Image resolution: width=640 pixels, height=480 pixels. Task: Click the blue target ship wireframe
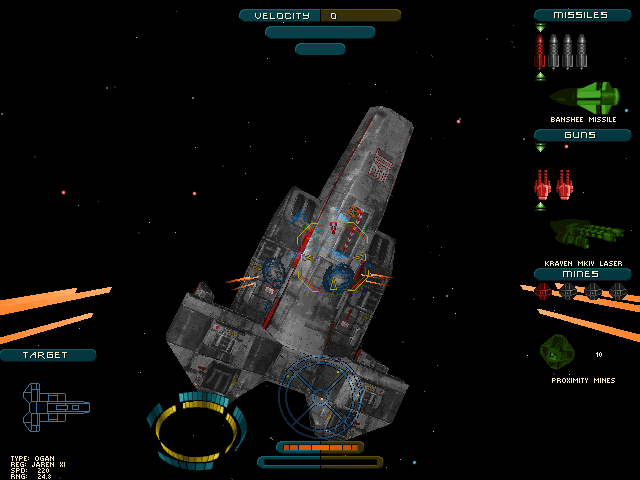[x=56, y=405]
